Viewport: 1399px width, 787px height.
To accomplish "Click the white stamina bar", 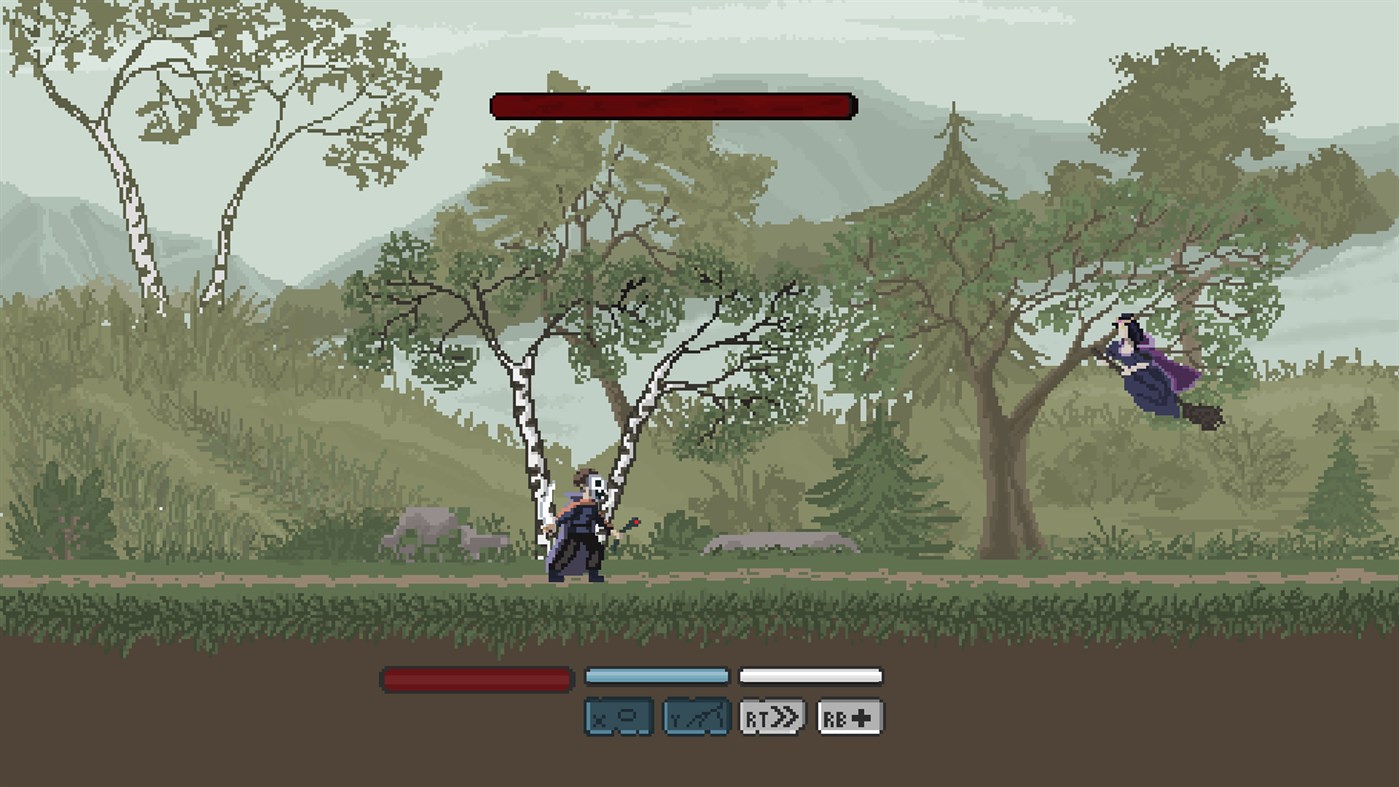I will (810, 674).
